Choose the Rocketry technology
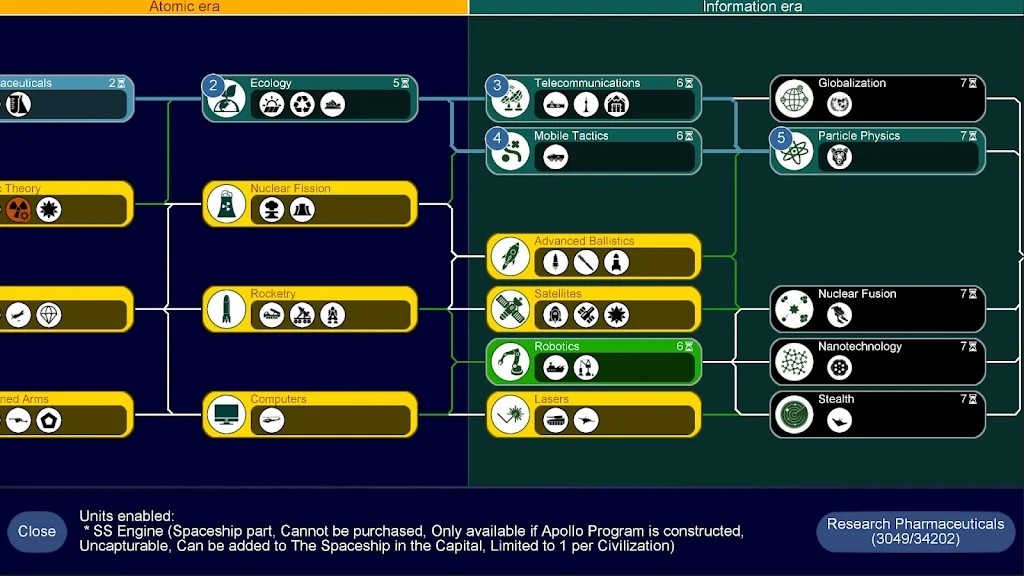Screen dimensions: 1024x576 click(x=310, y=309)
